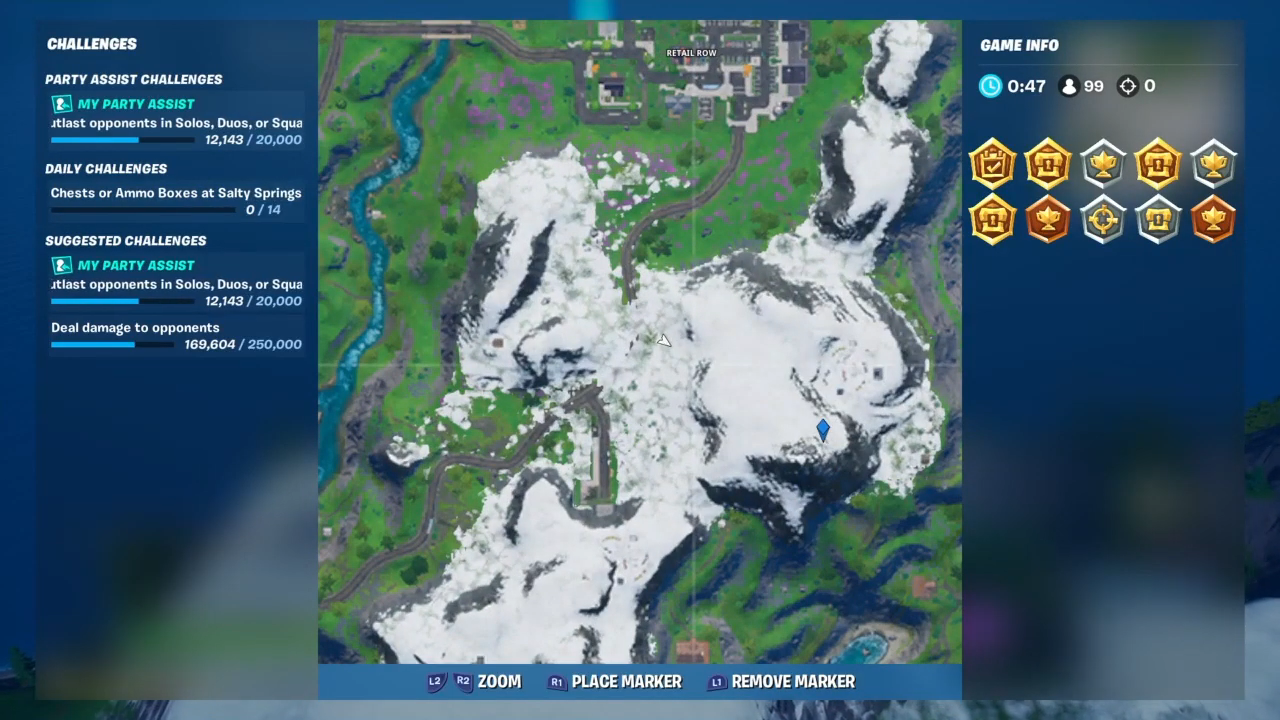1280x720 pixels.
Task: Select the bronze trophy medal in bottom row
Action: click(1048, 220)
